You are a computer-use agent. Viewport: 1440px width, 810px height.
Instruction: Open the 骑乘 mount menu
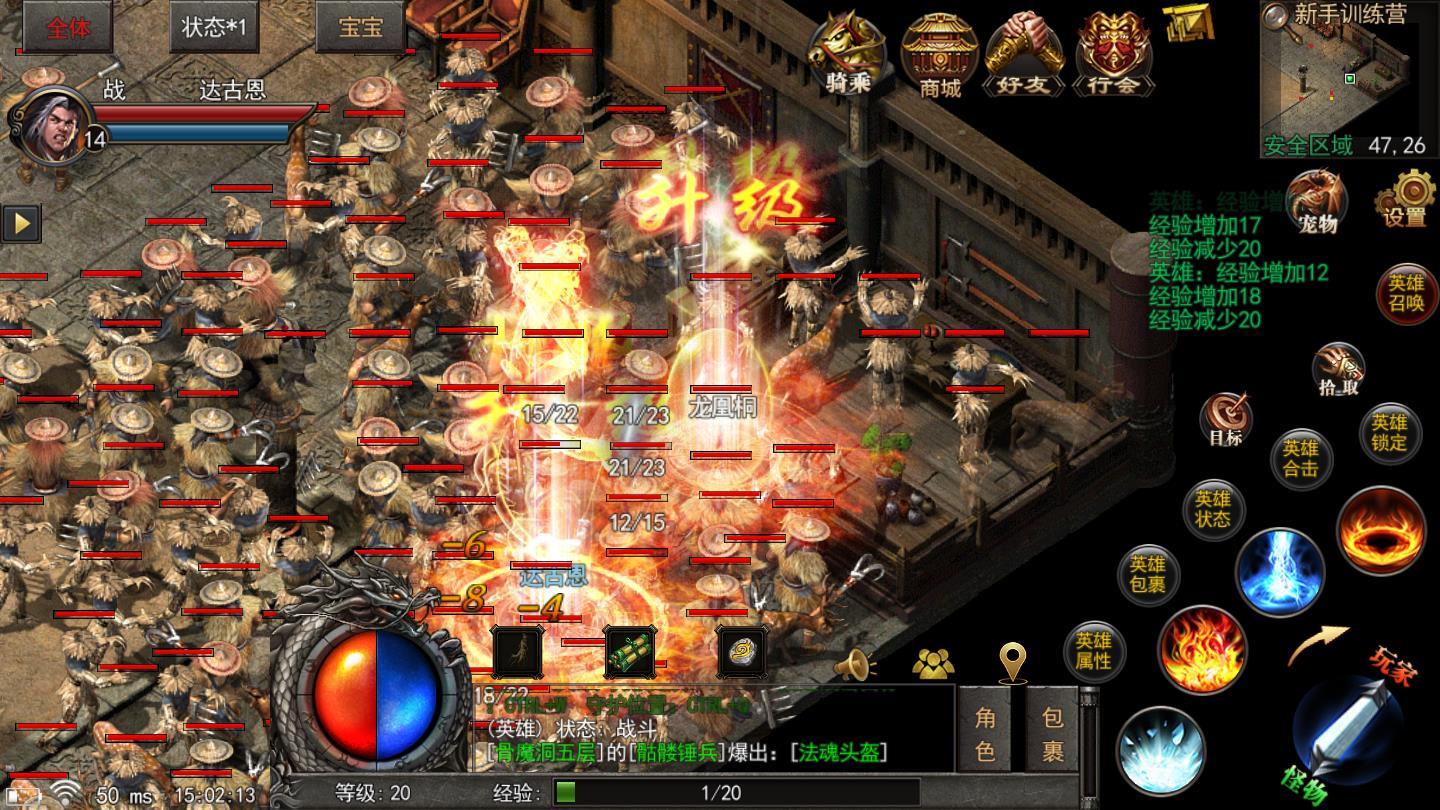click(846, 53)
